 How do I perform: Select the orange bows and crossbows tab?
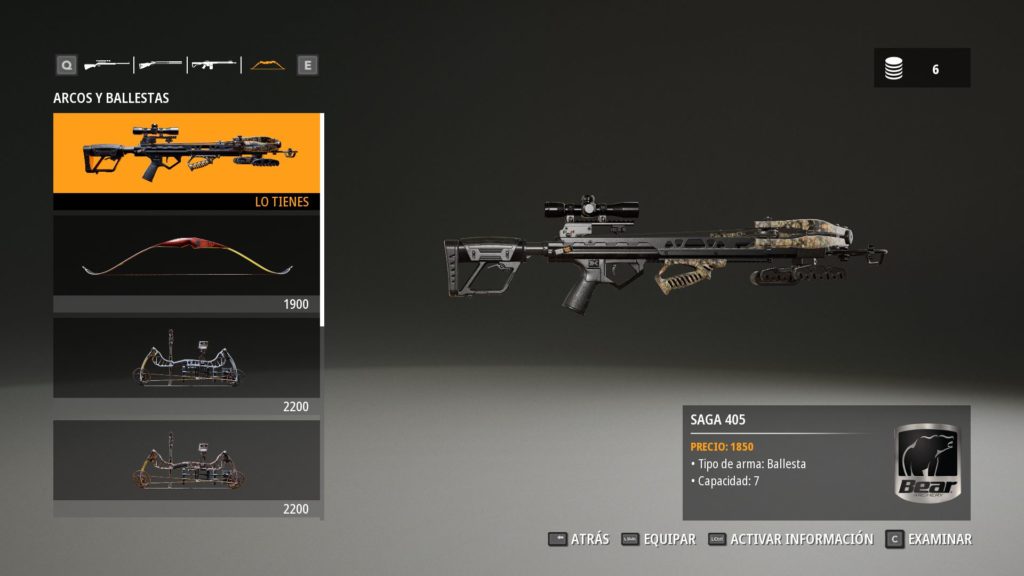pos(267,65)
